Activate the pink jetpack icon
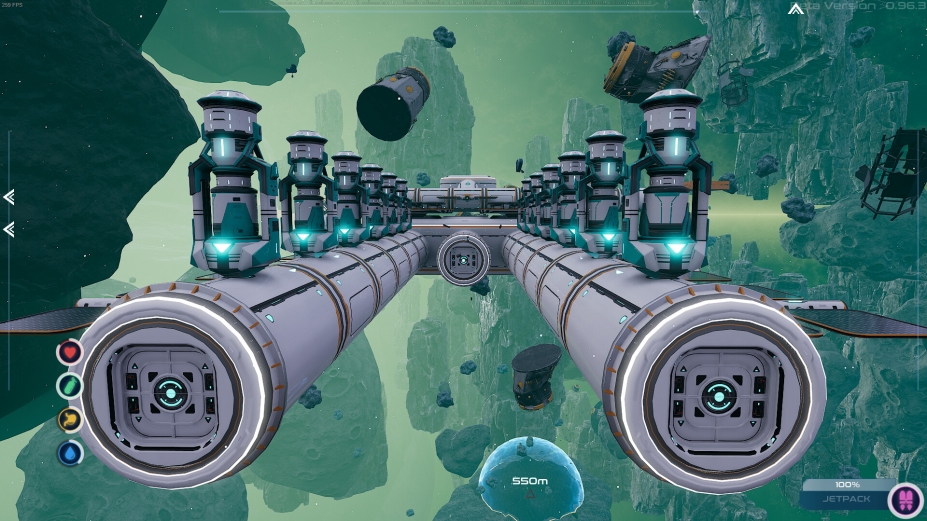 tap(905, 499)
